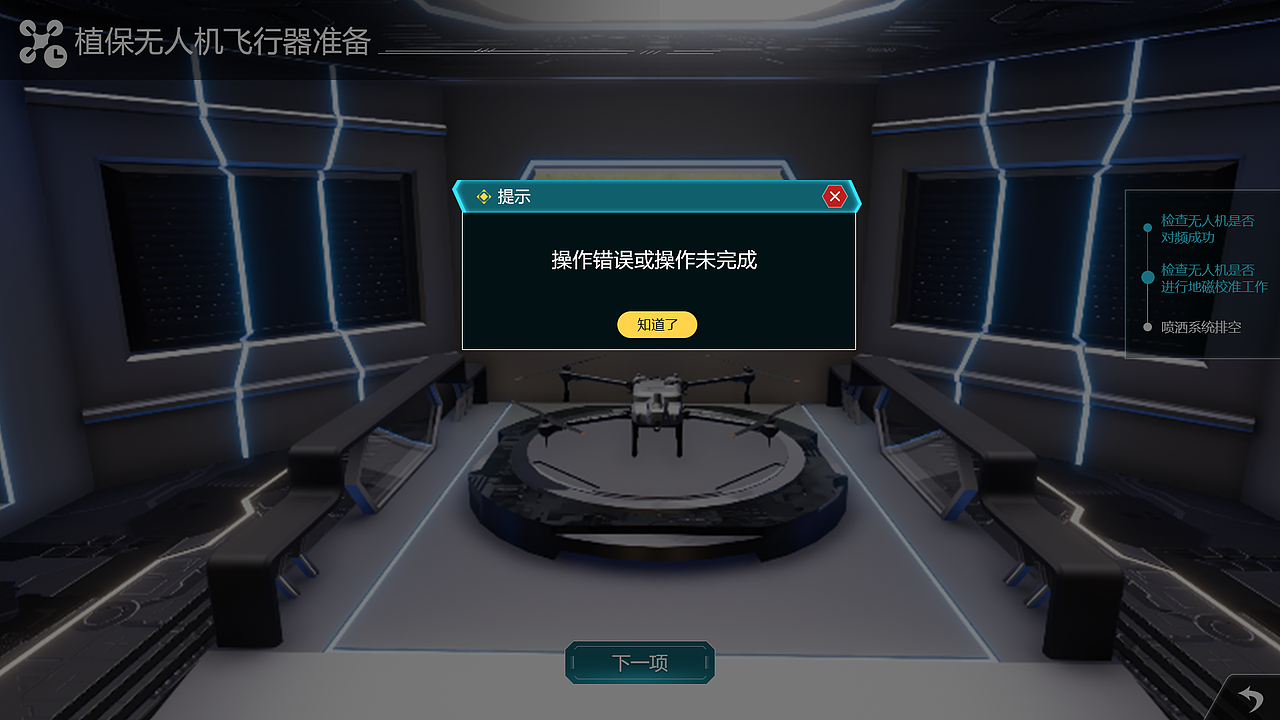Open the next task with the 下一项 button
This screenshot has width=1280, height=720.
coord(640,662)
